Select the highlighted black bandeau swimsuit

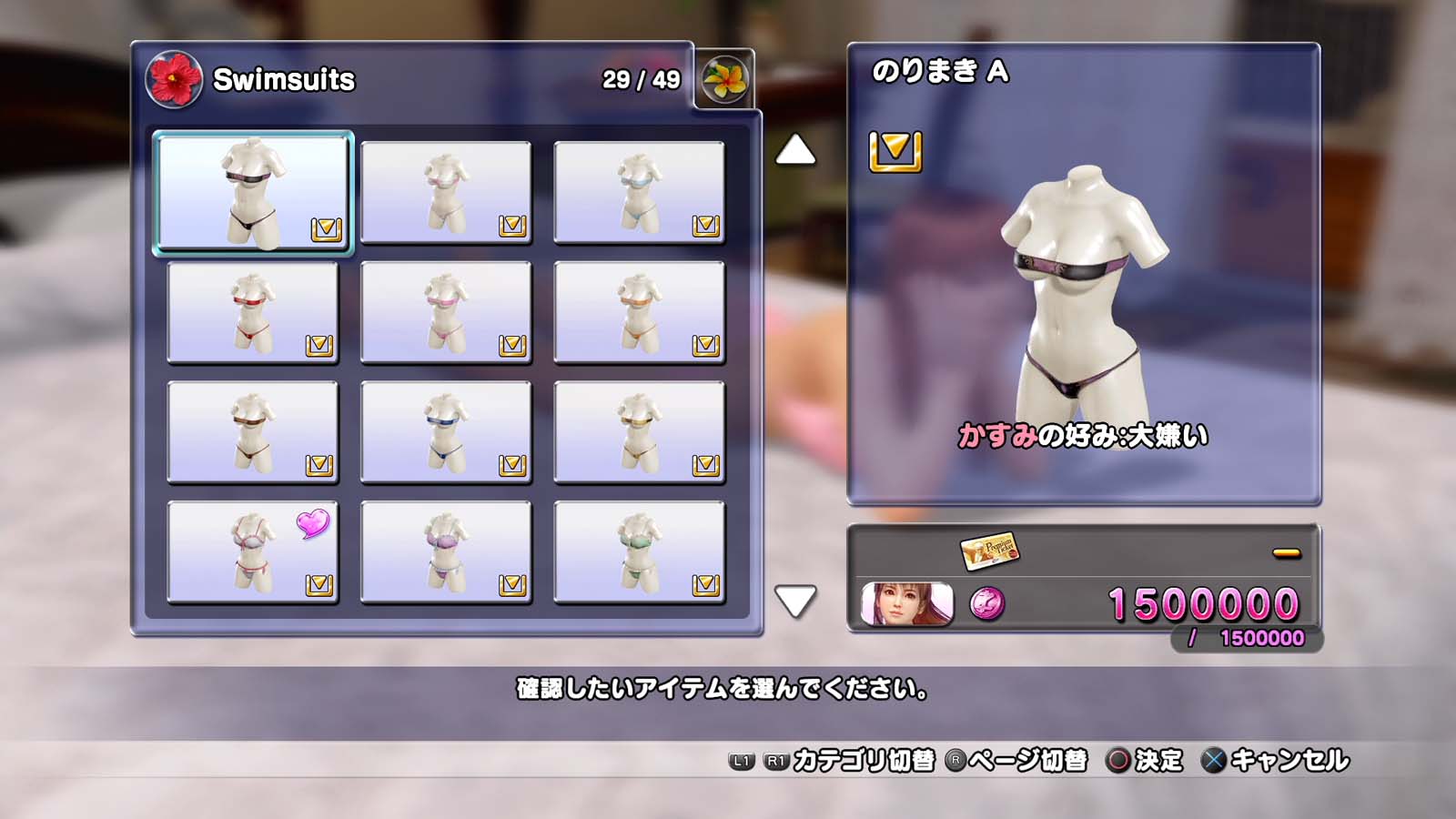tap(253, 191)
